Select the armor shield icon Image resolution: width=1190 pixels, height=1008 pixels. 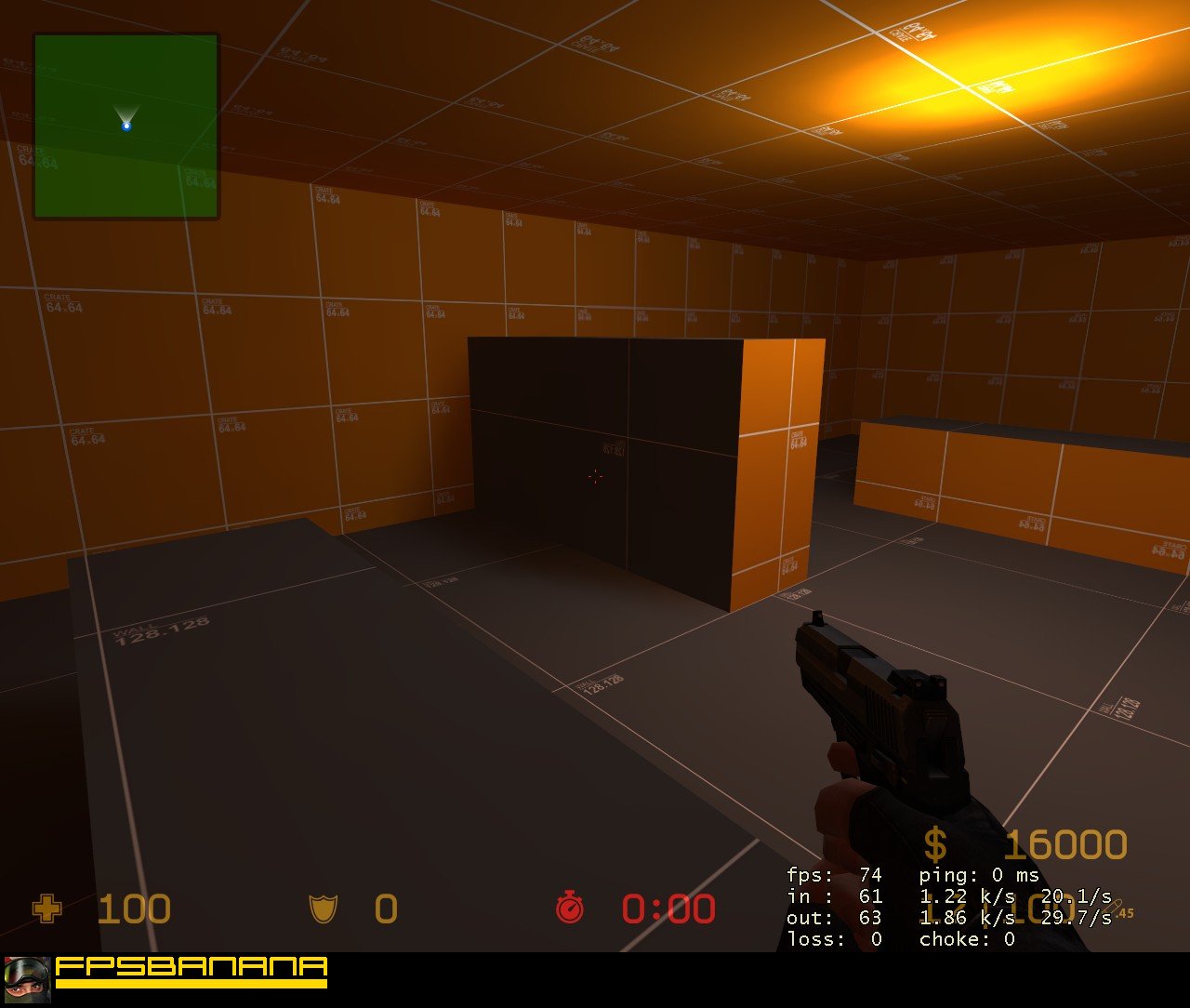click(x=322, y=909)
